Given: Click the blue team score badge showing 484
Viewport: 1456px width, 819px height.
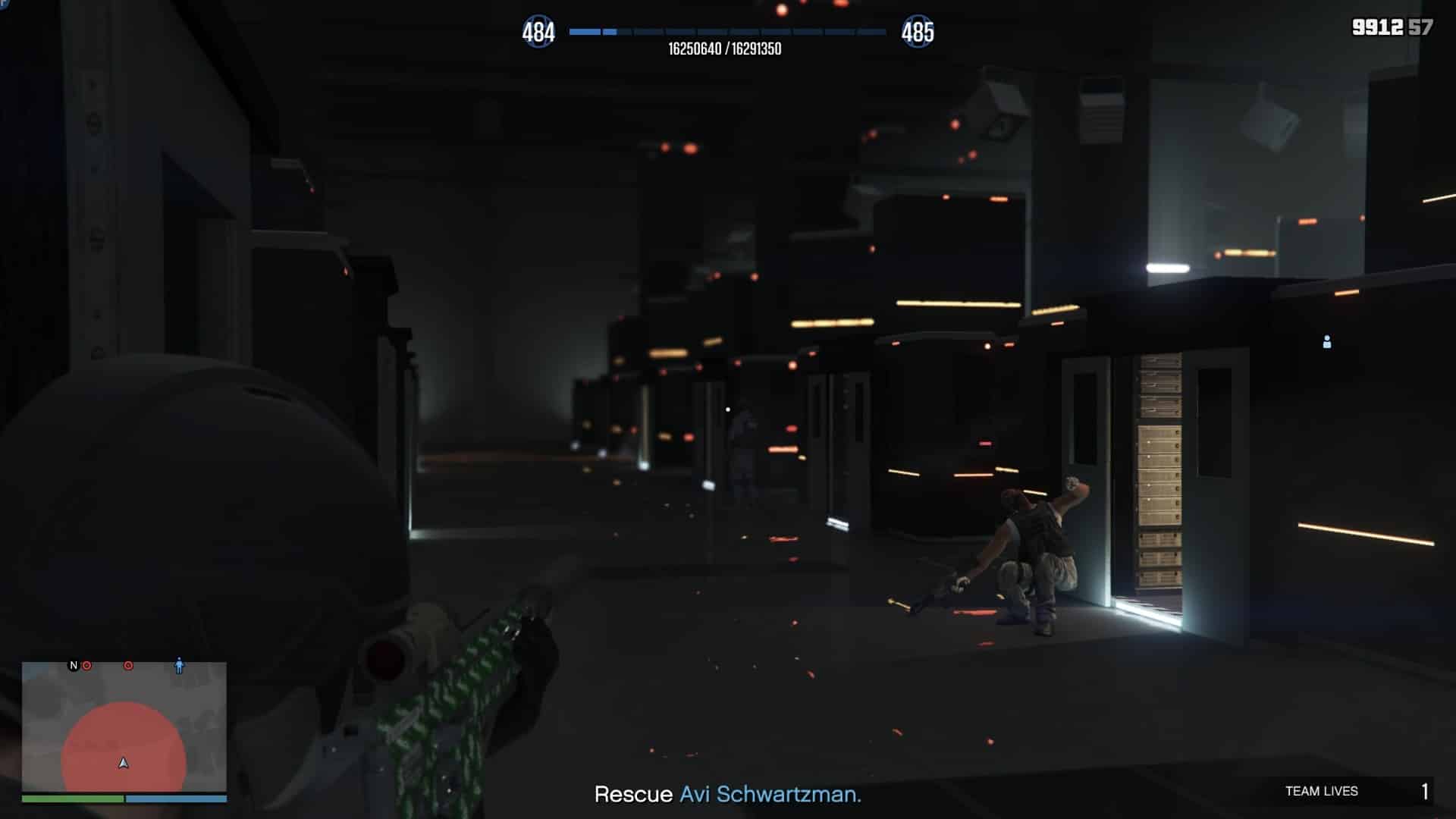Looking at the screenshot, I should point(538,32).
